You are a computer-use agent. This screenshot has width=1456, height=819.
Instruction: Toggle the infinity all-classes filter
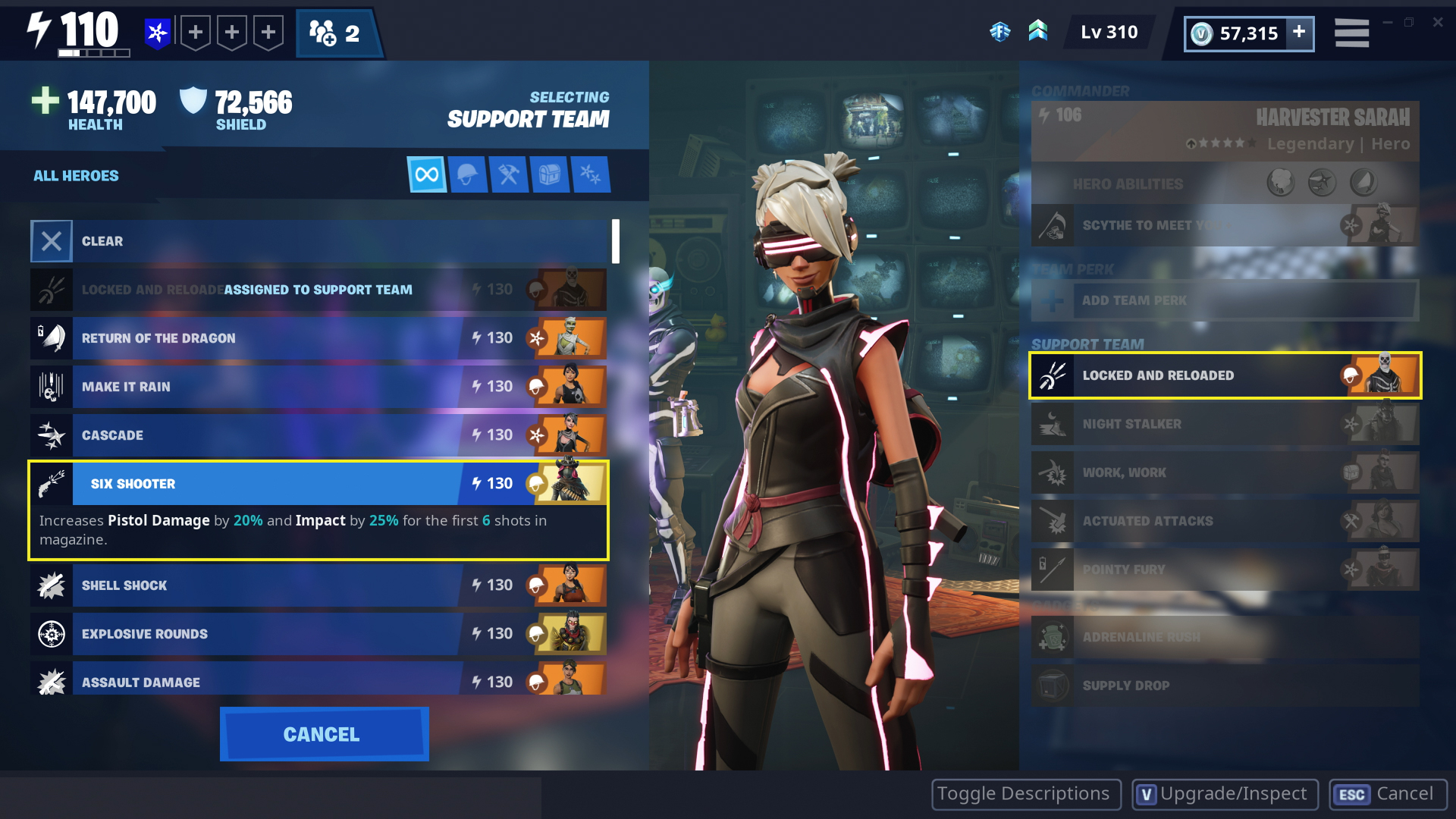[427, 174]
